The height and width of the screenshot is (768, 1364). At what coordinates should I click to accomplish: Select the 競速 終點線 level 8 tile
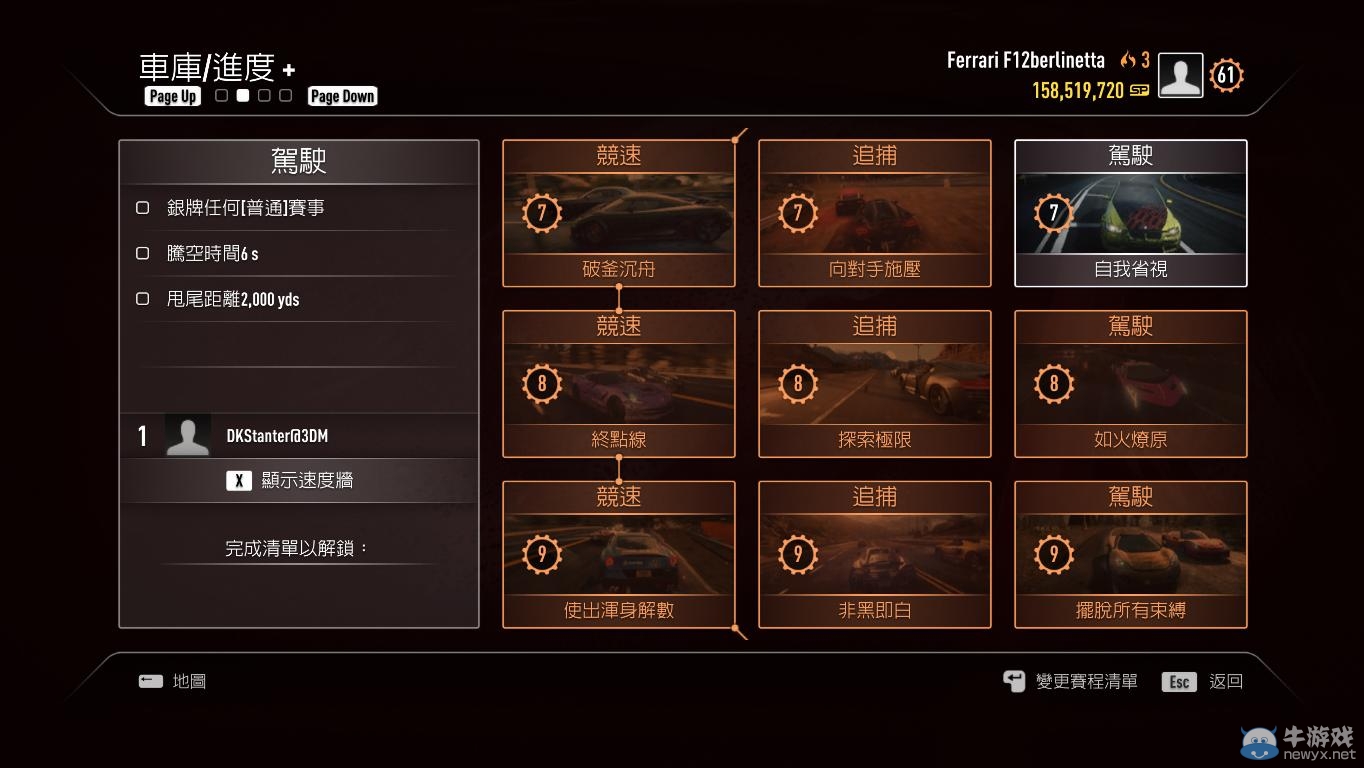[x=618, y=383]
